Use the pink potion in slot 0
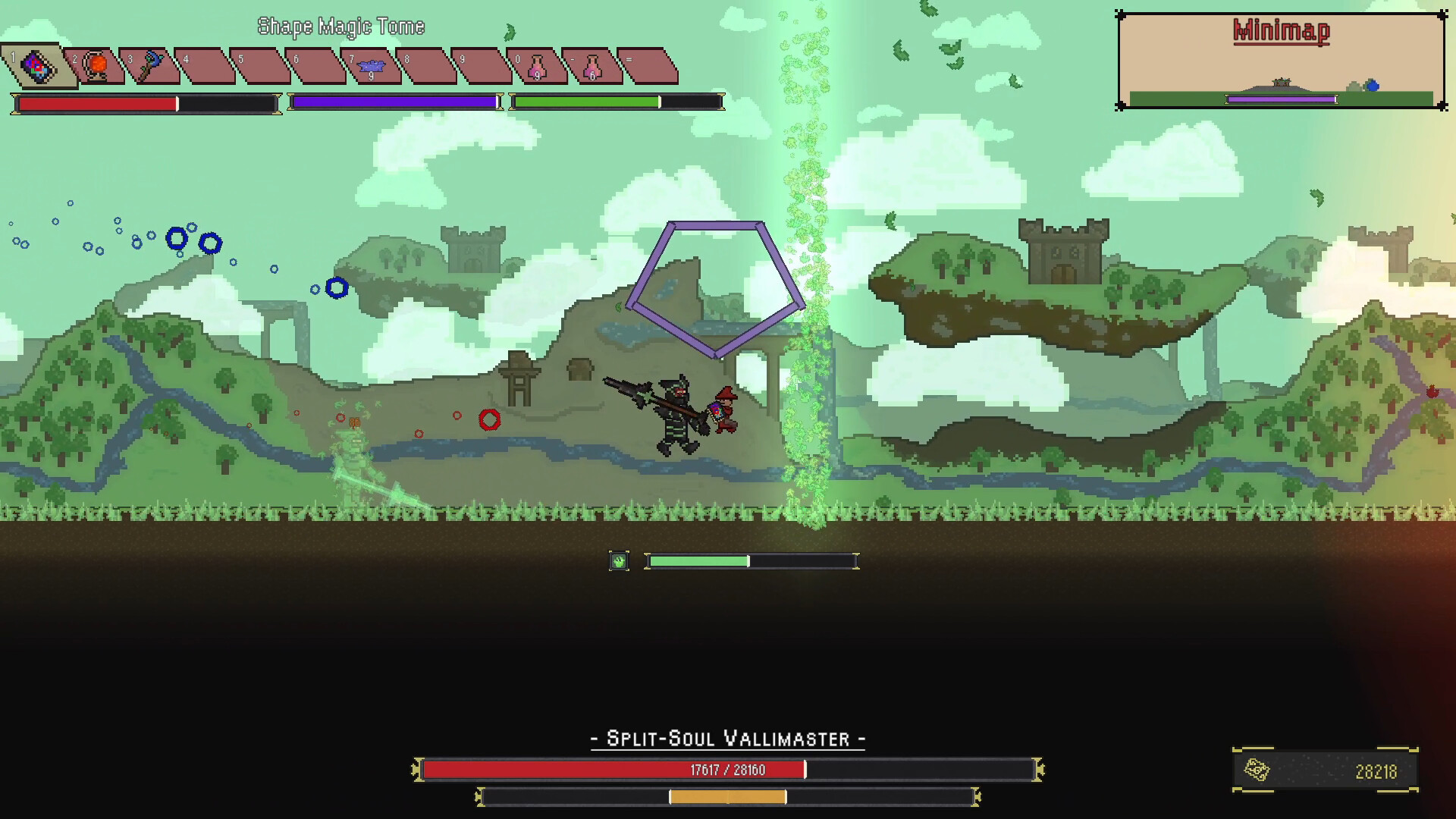The height and width of the screenshot is (819, 1456). [537, 66]
